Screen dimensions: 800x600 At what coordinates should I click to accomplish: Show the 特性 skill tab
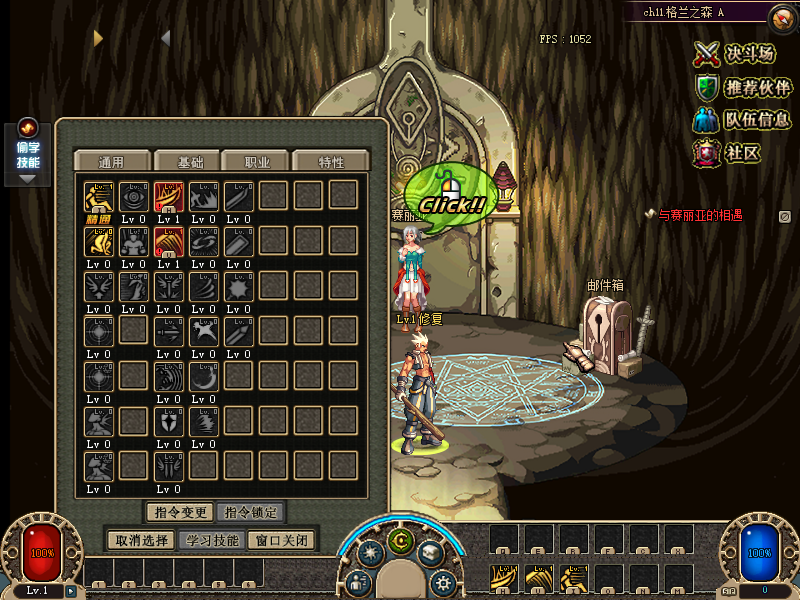click(331, 162)
